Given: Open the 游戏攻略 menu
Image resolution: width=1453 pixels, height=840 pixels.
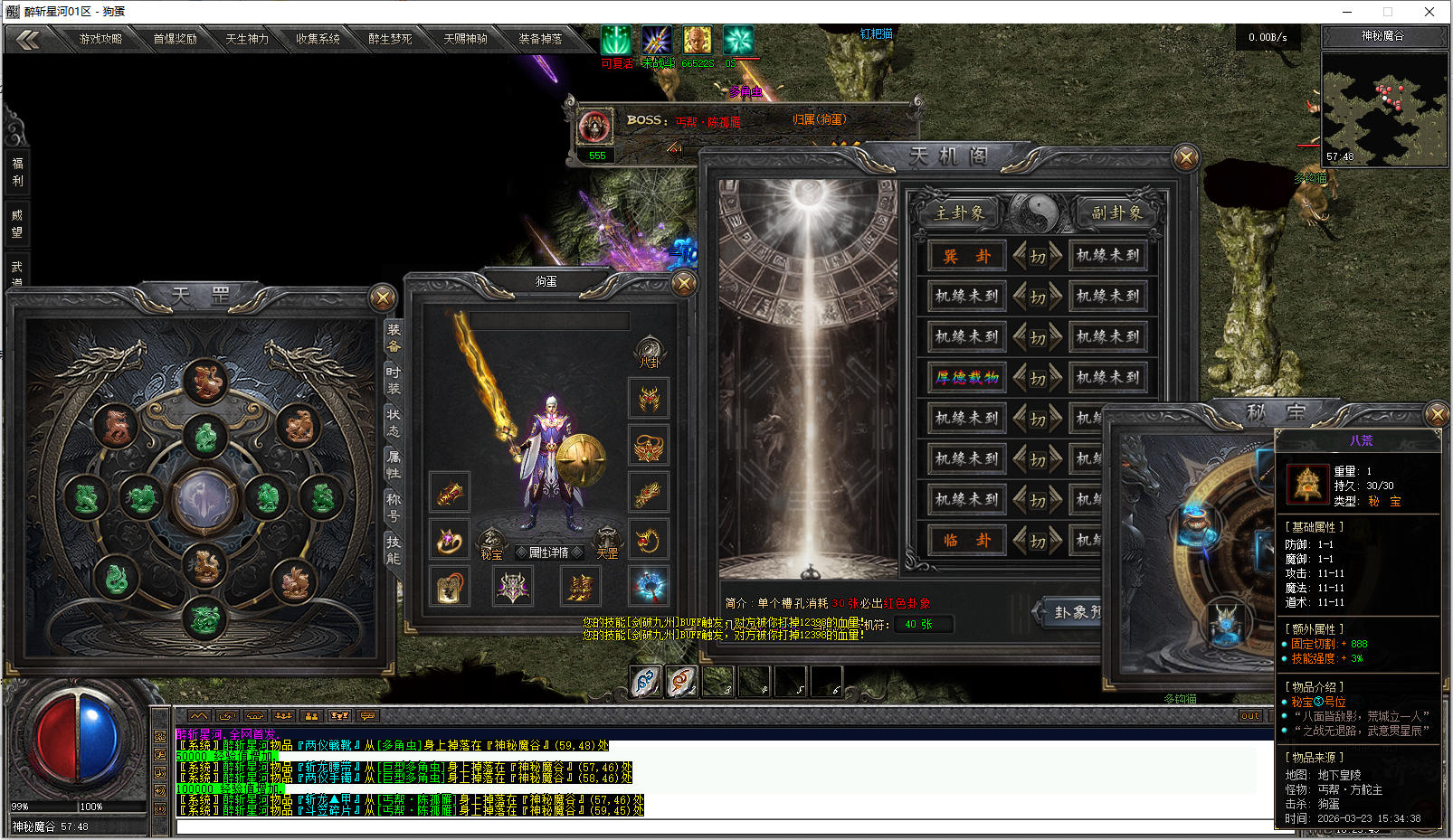Looking at the screenshot, I should pyautogui.click(x=100, y=39).
